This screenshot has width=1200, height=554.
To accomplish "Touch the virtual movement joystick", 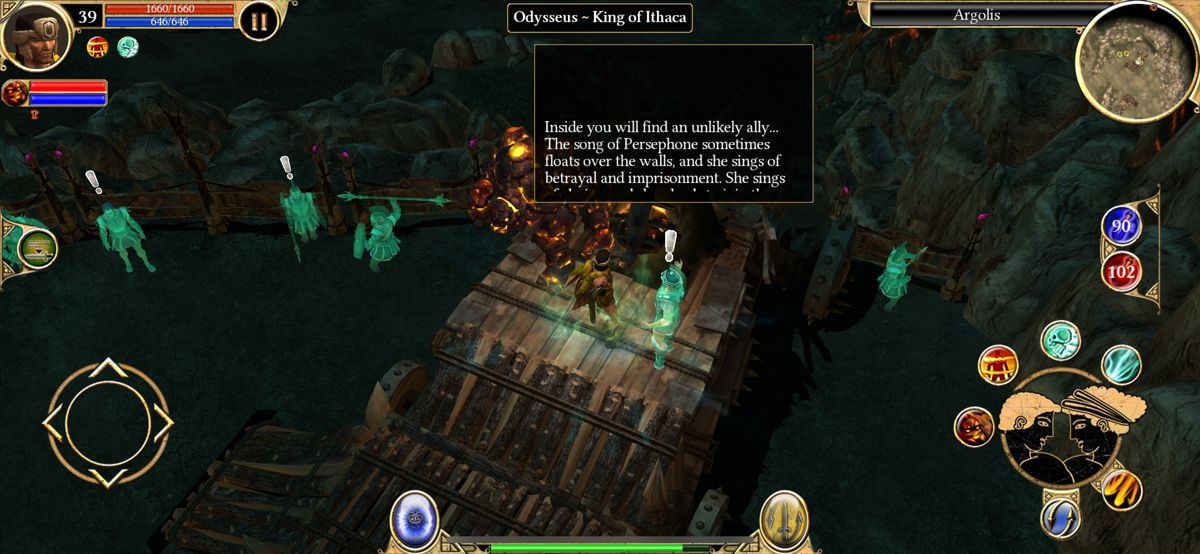I will [x=107, y=423].
